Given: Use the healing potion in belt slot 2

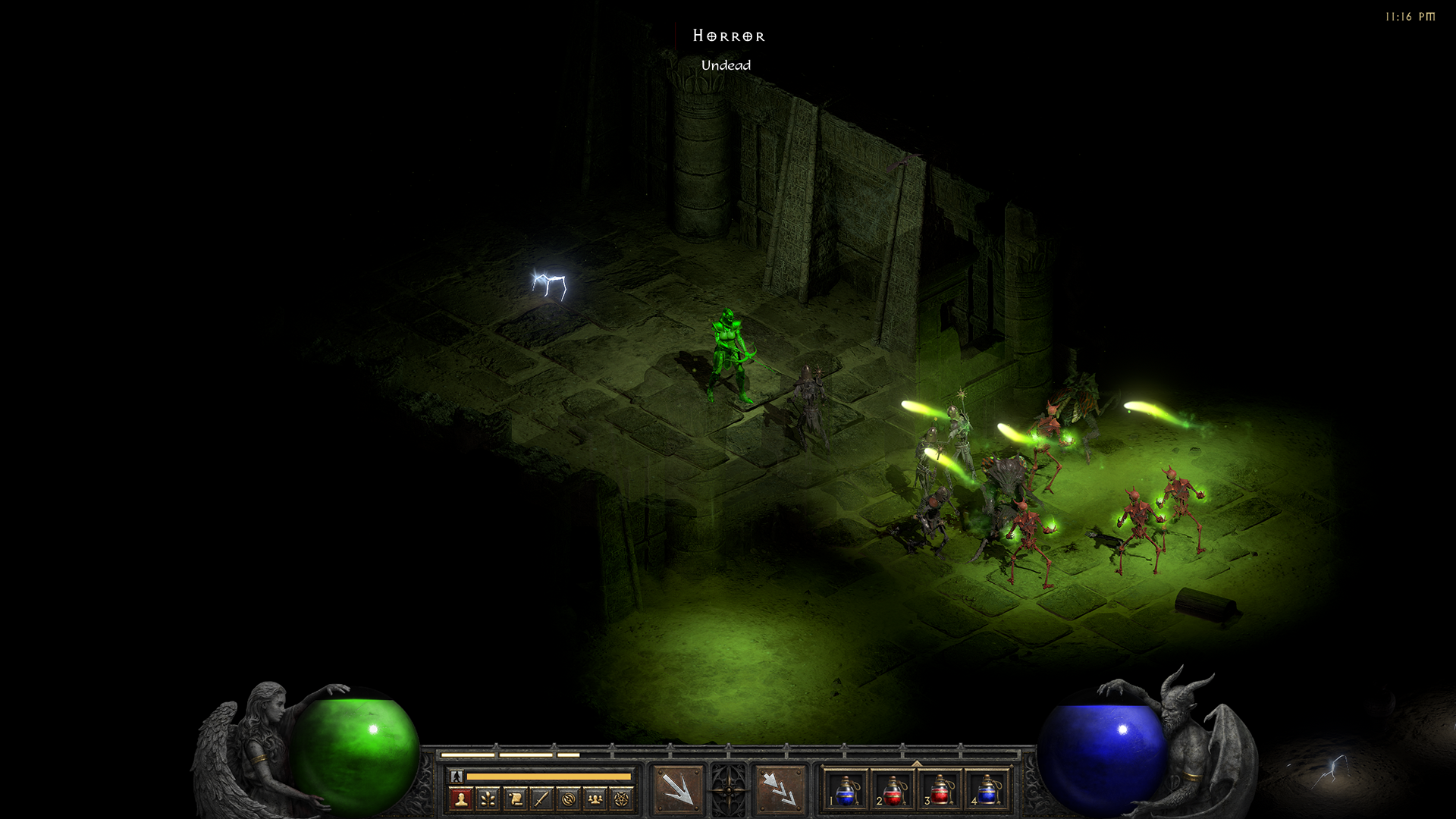Looking at the screenshot, I should (x=893, y=790).
